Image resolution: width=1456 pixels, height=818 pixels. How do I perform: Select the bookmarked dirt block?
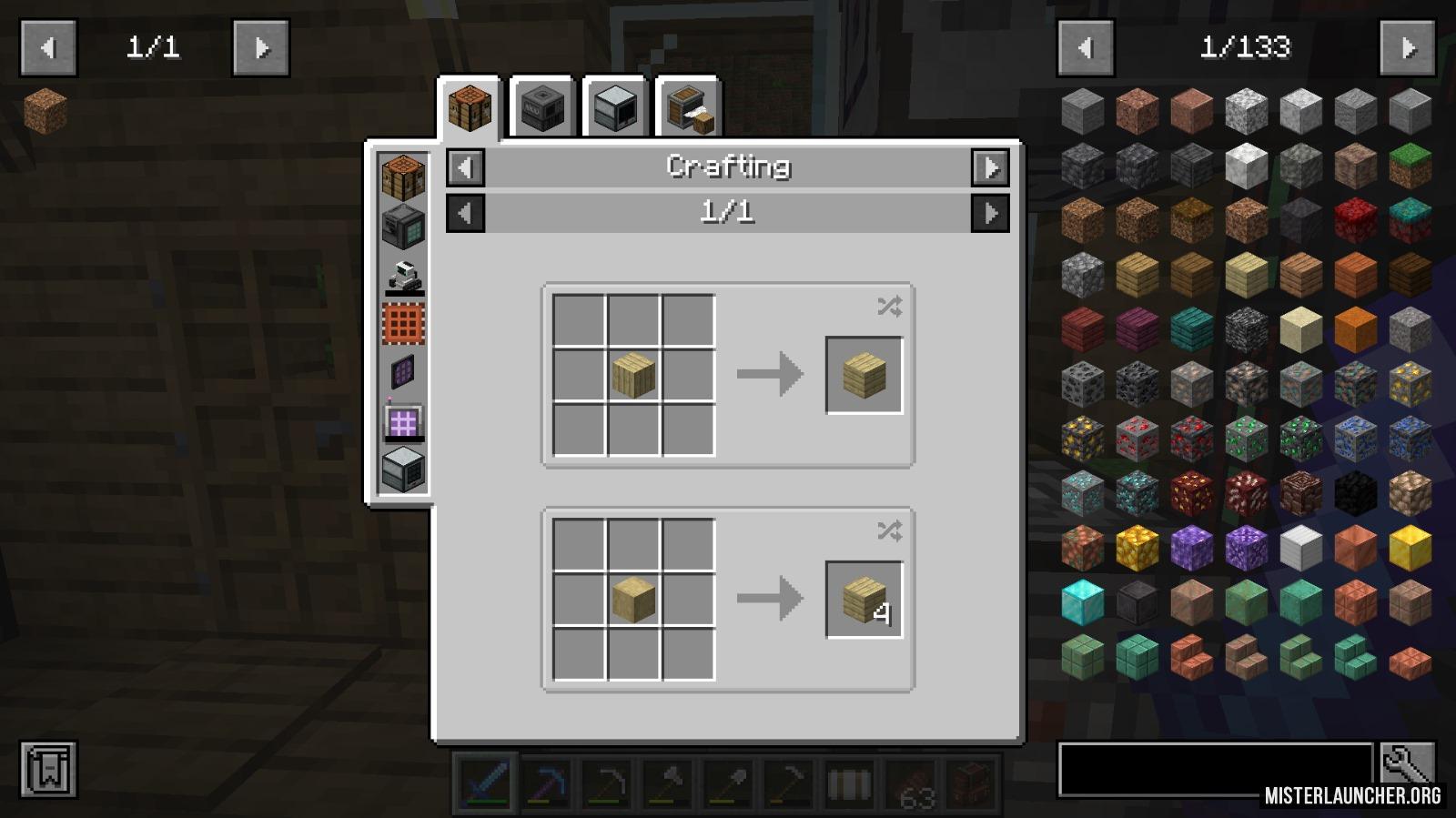tap(45, 111)
